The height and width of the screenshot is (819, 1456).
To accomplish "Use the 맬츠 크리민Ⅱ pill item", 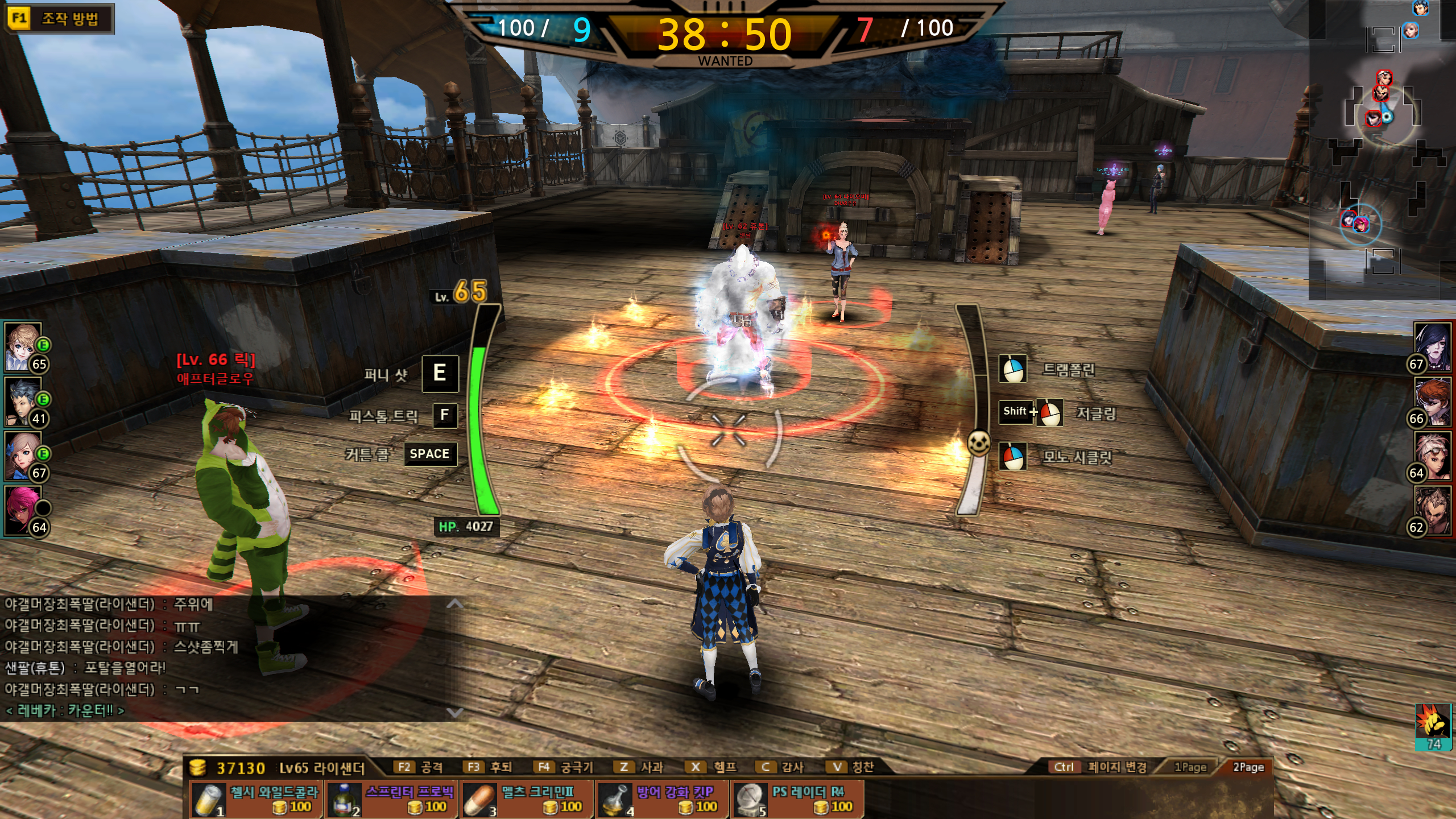I will click(x=527, y=799).
